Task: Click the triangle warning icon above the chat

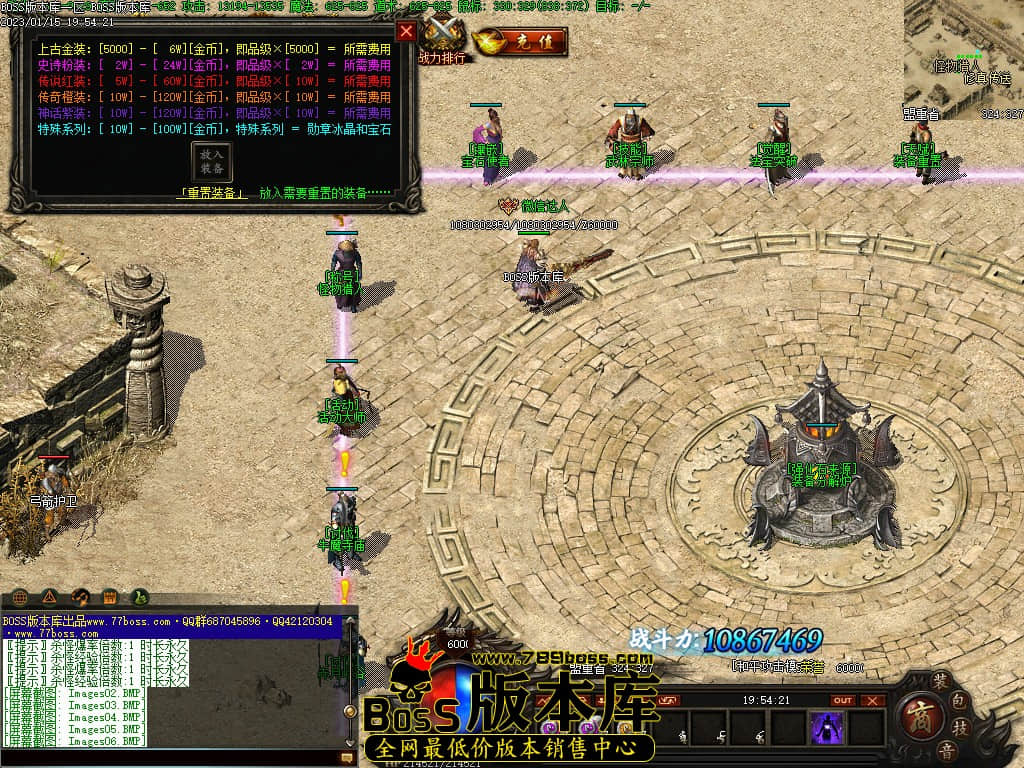Action: pos(50,597)
